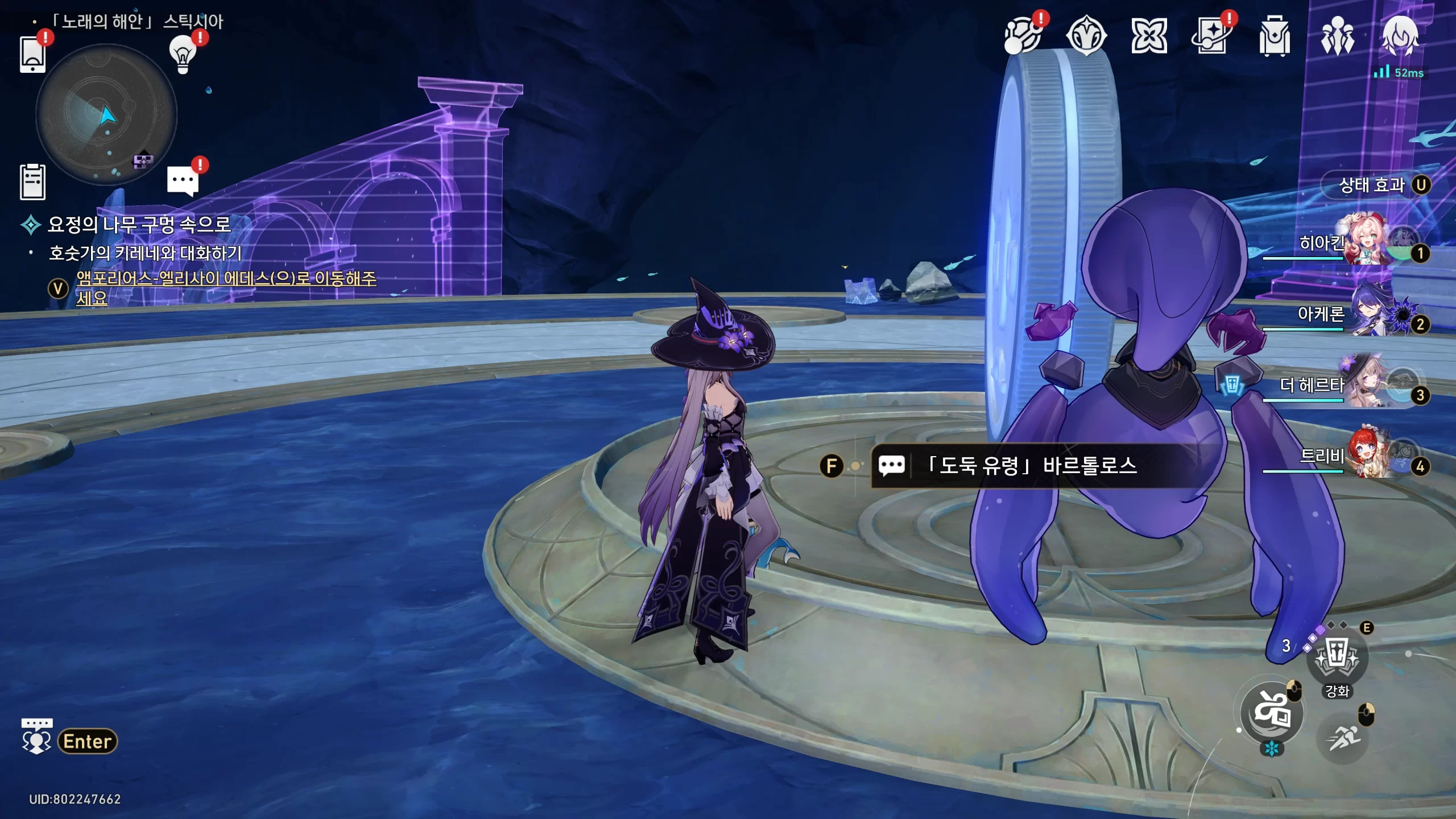1456x819 pixels.
Task: Open the character profile head icon
Action: click(x=1400, y=36)
